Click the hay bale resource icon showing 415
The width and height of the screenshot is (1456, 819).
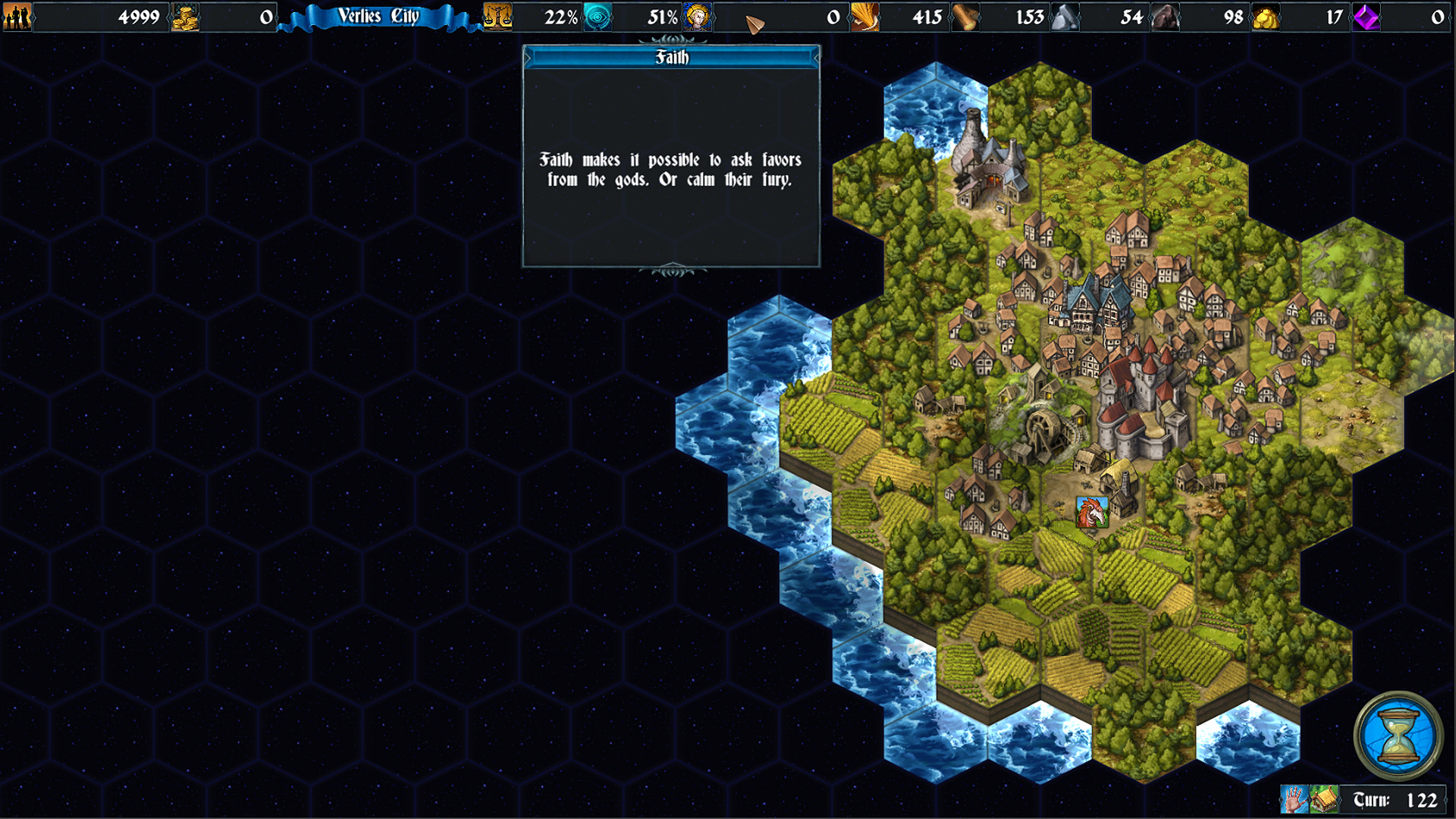[x=866, y=17]
